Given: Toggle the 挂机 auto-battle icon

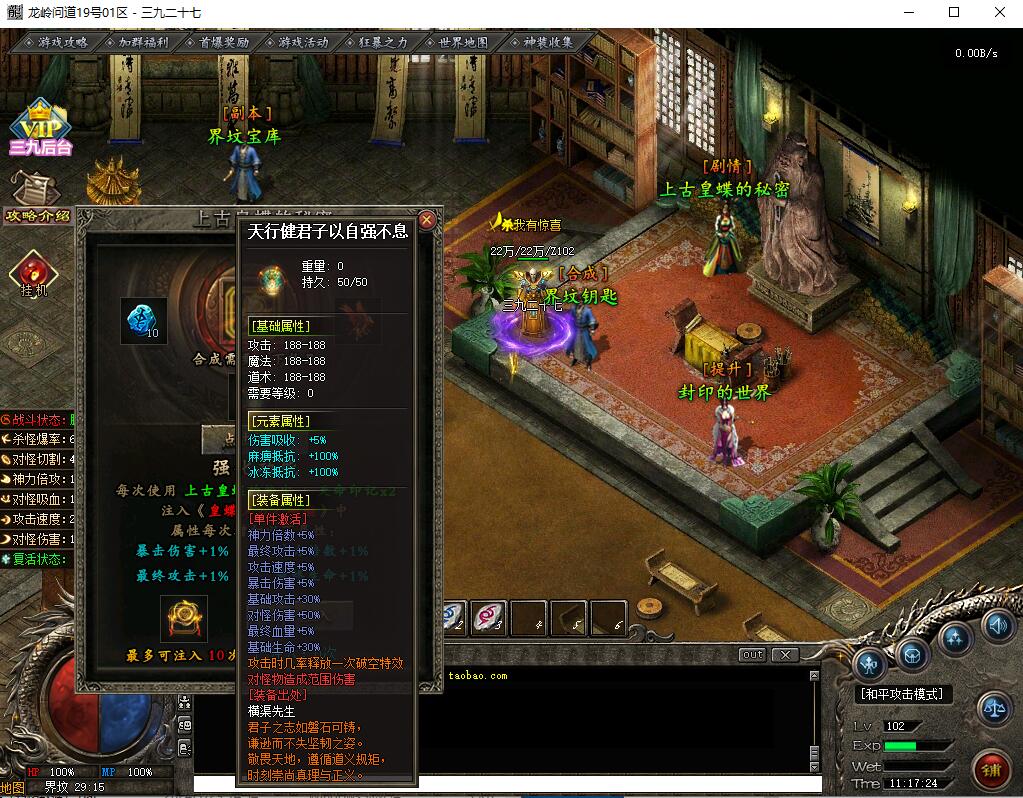Looking at the screenshot, I should [x=33, y=274].
